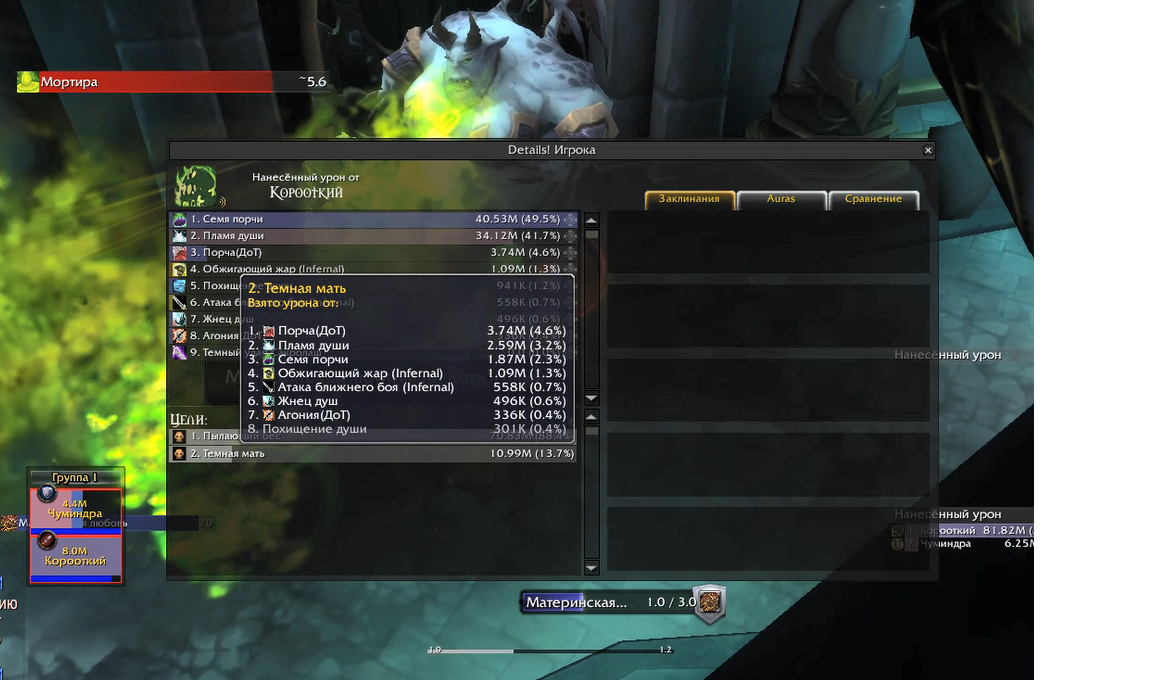The height and width of the screenshot is (680, 1152).
Task: Click the targets list's bottom scroll-down arrow
Action: pyautogui.click(x=591, y=568)
